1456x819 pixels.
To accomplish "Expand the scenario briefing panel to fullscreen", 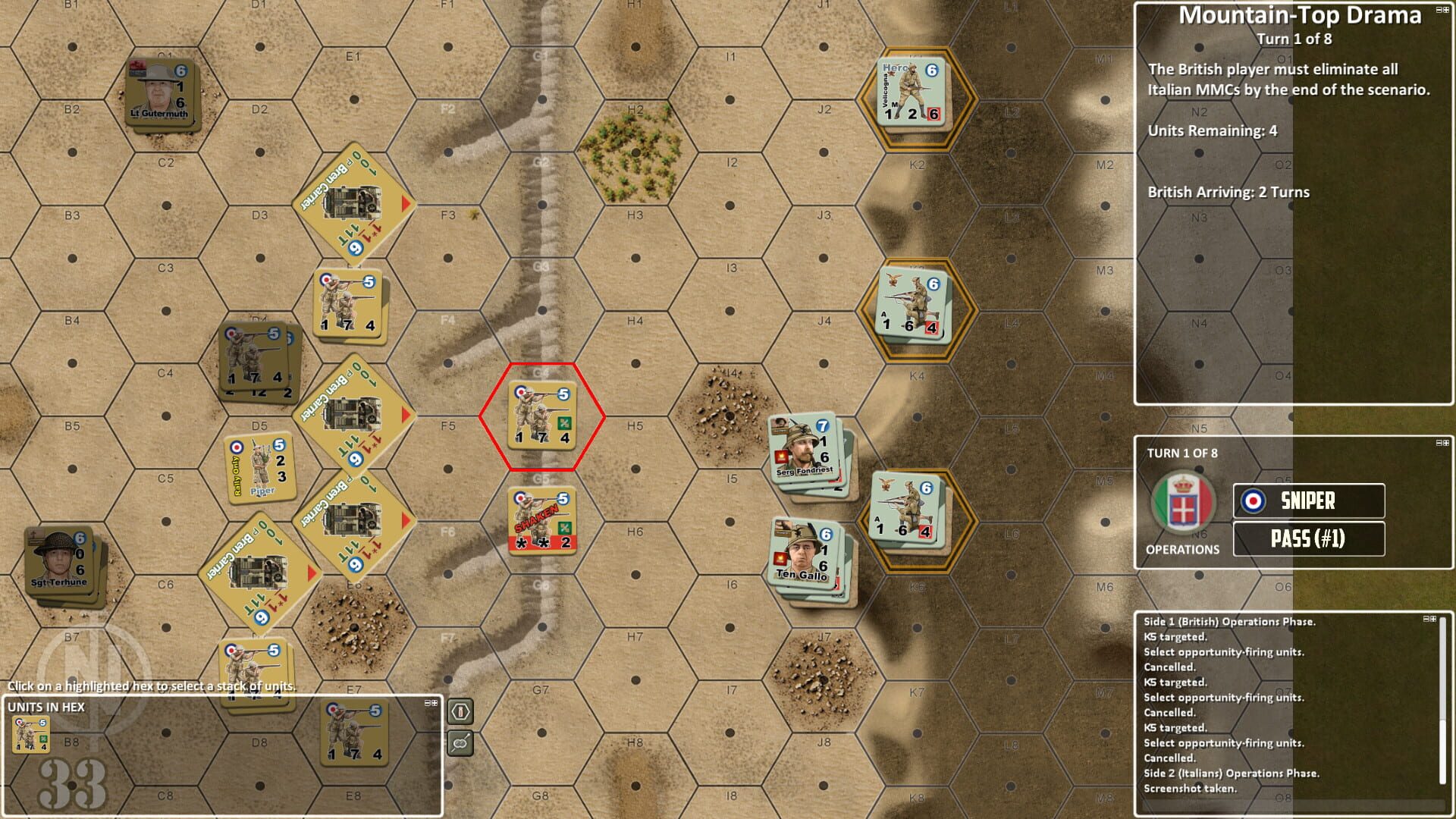I will click(x=1447, y=9).
